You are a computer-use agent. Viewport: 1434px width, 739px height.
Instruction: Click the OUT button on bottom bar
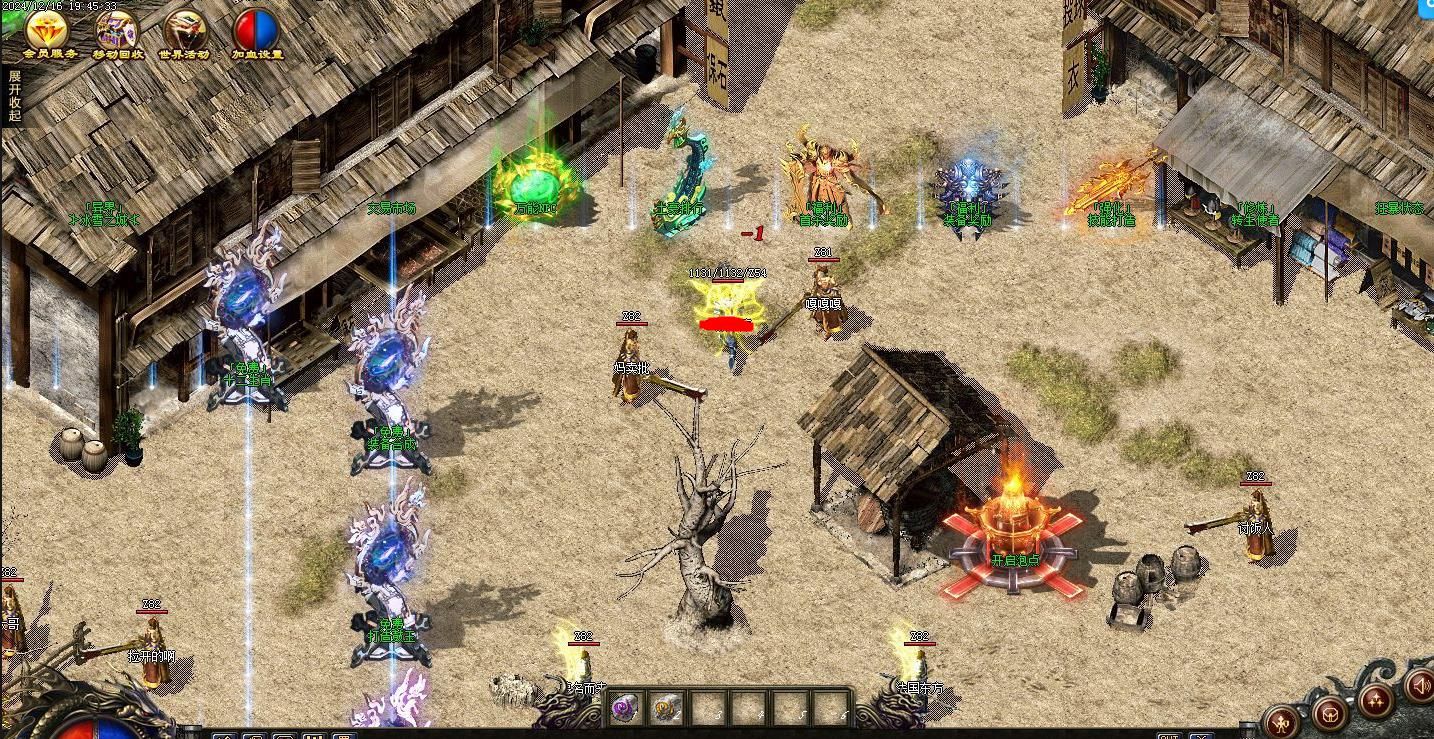[1168, 736]
